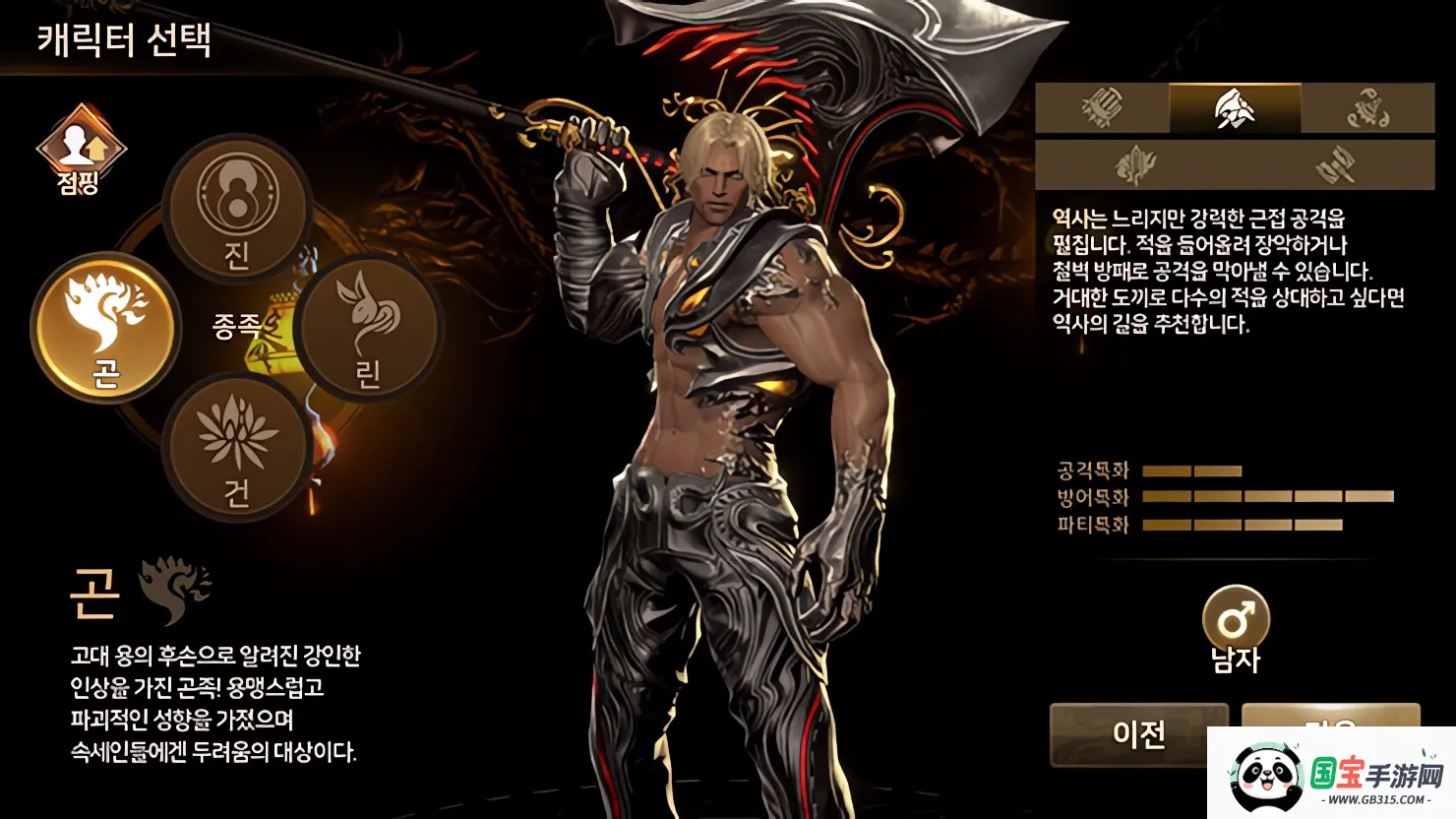1456x819 pixels.
Task: Switch to the flaming sword class tab
Action: tap(1134, 164)
